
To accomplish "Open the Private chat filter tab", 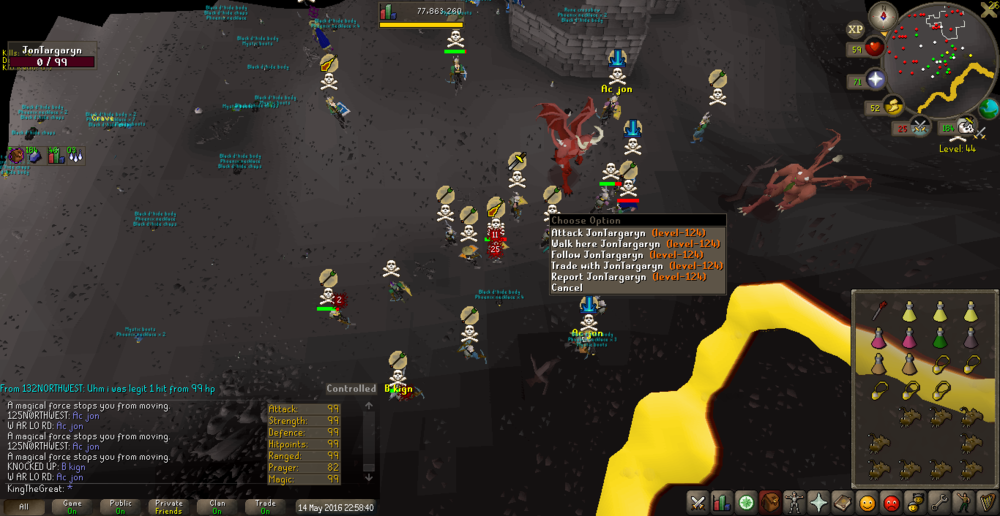I will coord(169,507).
